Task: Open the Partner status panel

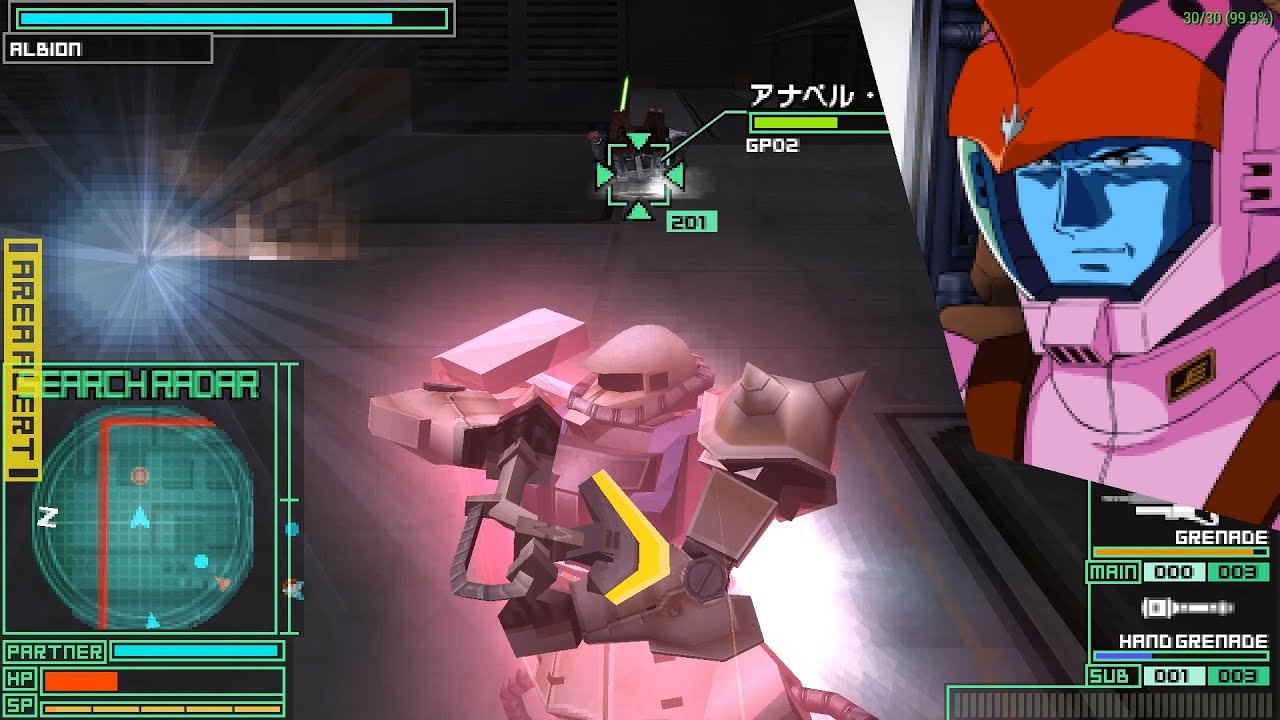Action: (x=55, y=650)
